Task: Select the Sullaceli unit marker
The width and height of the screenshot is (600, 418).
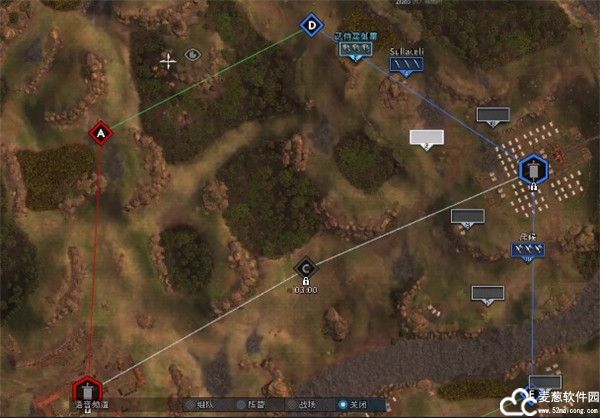Action: click(x=406, y=64)
